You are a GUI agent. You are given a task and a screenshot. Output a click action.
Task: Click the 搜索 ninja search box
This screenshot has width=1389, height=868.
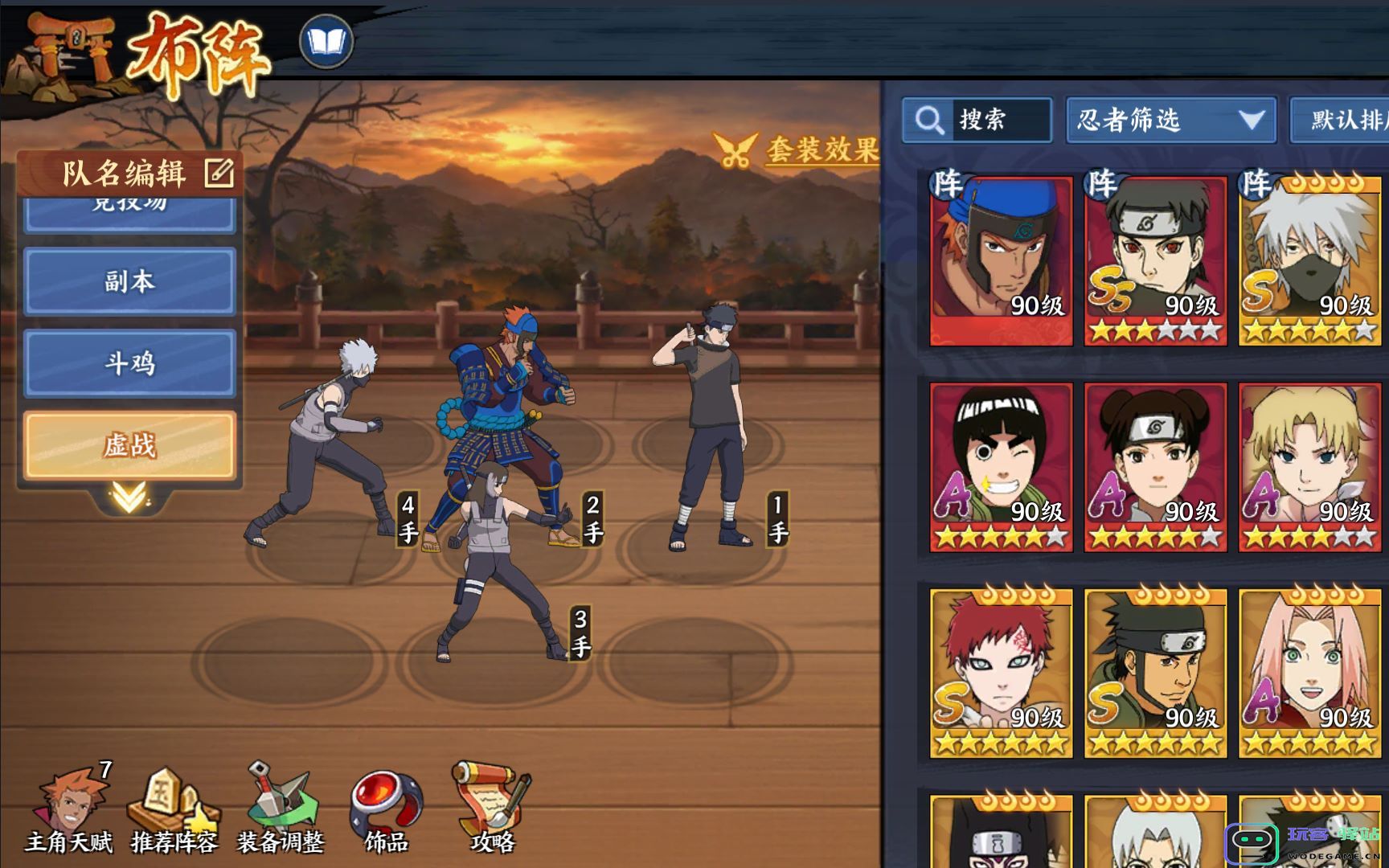(x=977, y=121)
